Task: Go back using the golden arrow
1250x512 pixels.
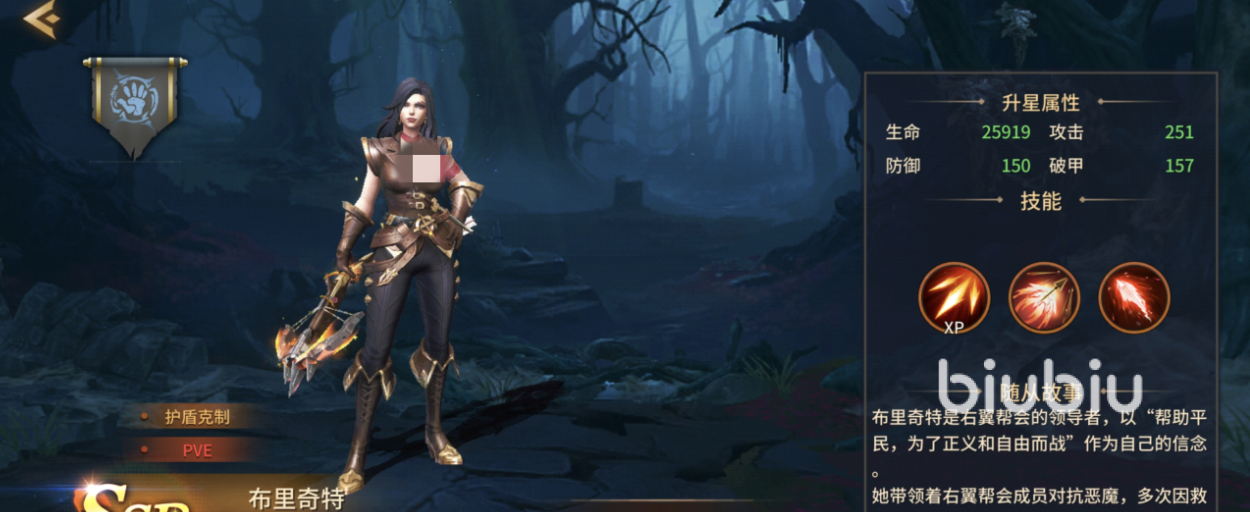Action: [x=41, y=19]
